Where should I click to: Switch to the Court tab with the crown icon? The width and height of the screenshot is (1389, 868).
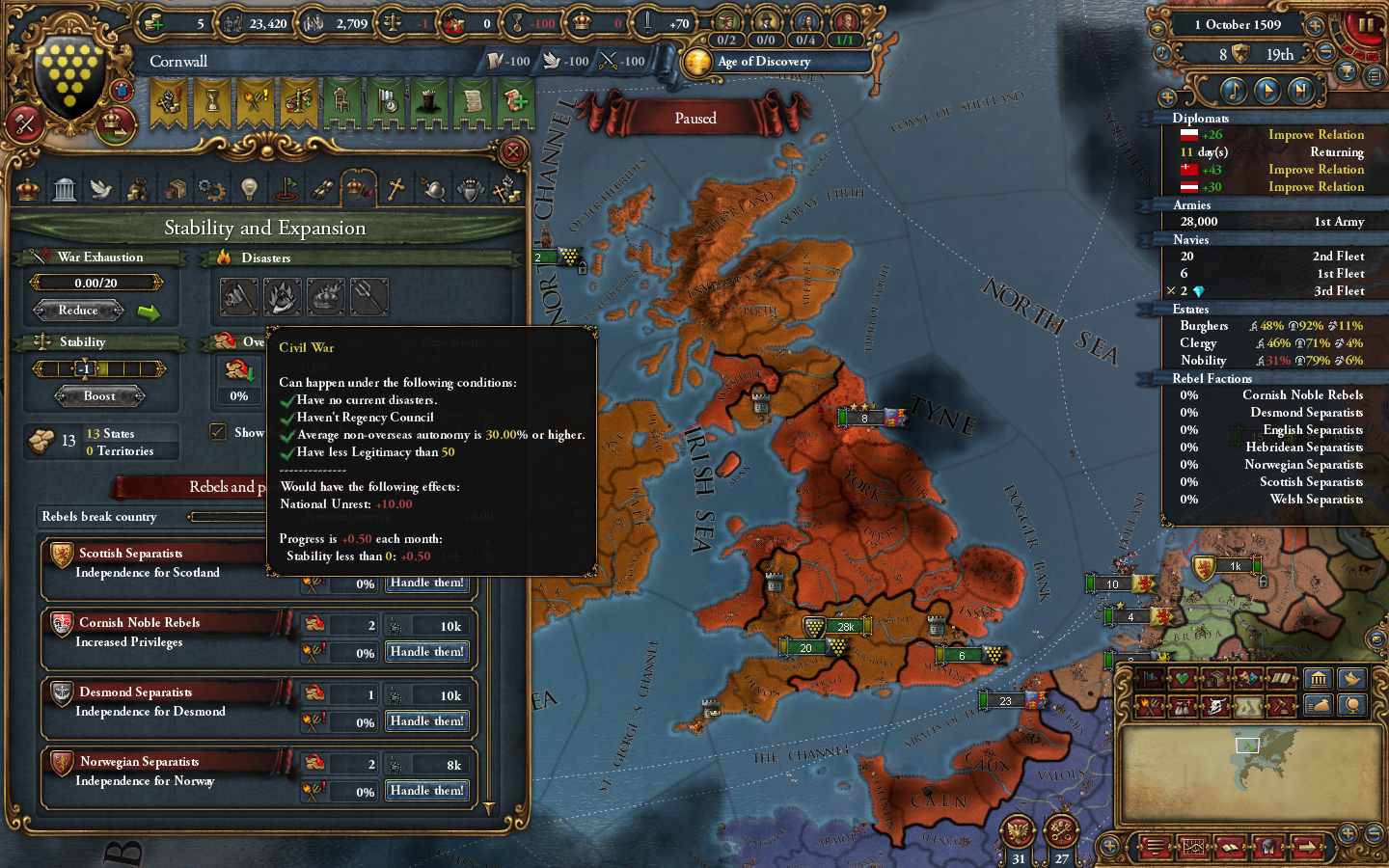pos(28,188)
